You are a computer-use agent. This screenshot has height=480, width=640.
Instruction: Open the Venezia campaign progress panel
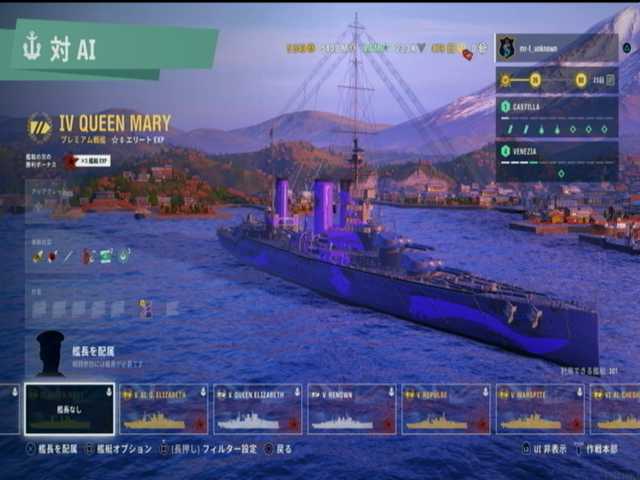pyautogui.click(x=555, y=160)
